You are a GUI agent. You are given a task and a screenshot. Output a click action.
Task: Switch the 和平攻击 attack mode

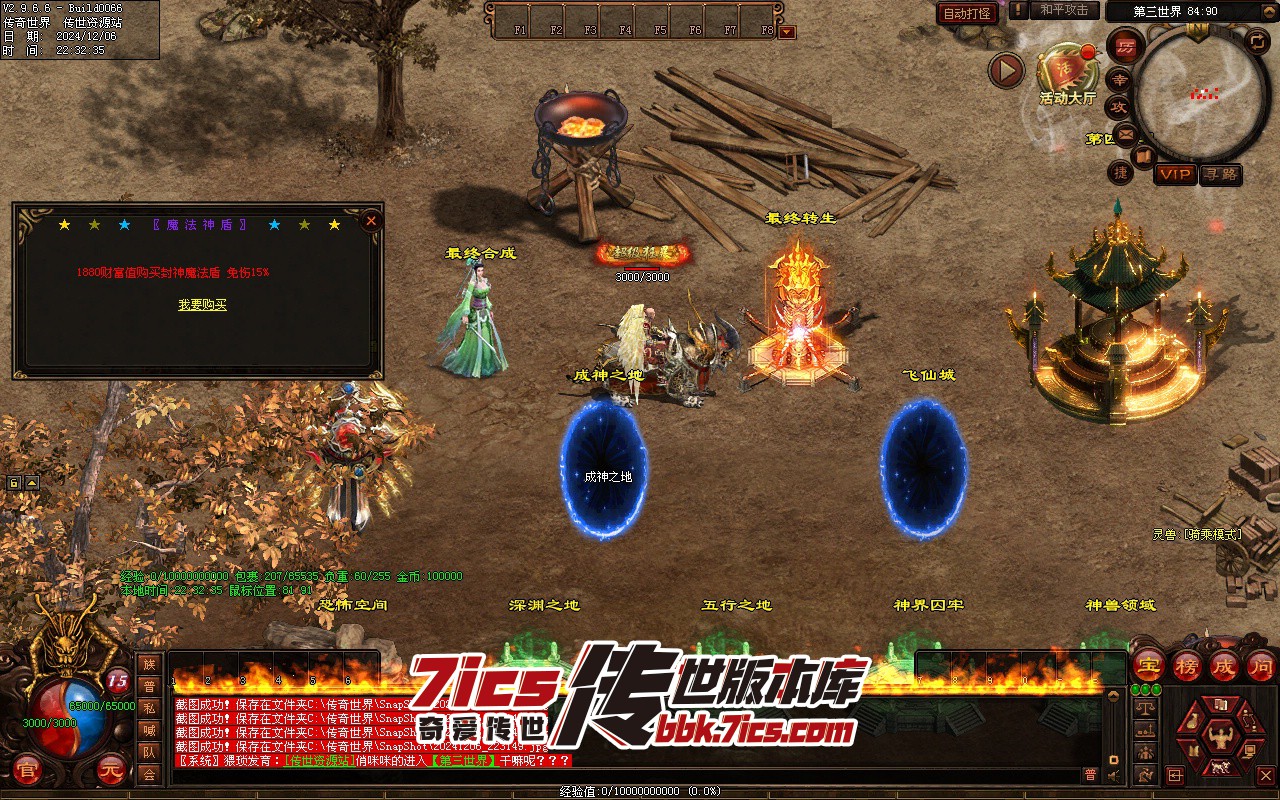[1064, 10]
